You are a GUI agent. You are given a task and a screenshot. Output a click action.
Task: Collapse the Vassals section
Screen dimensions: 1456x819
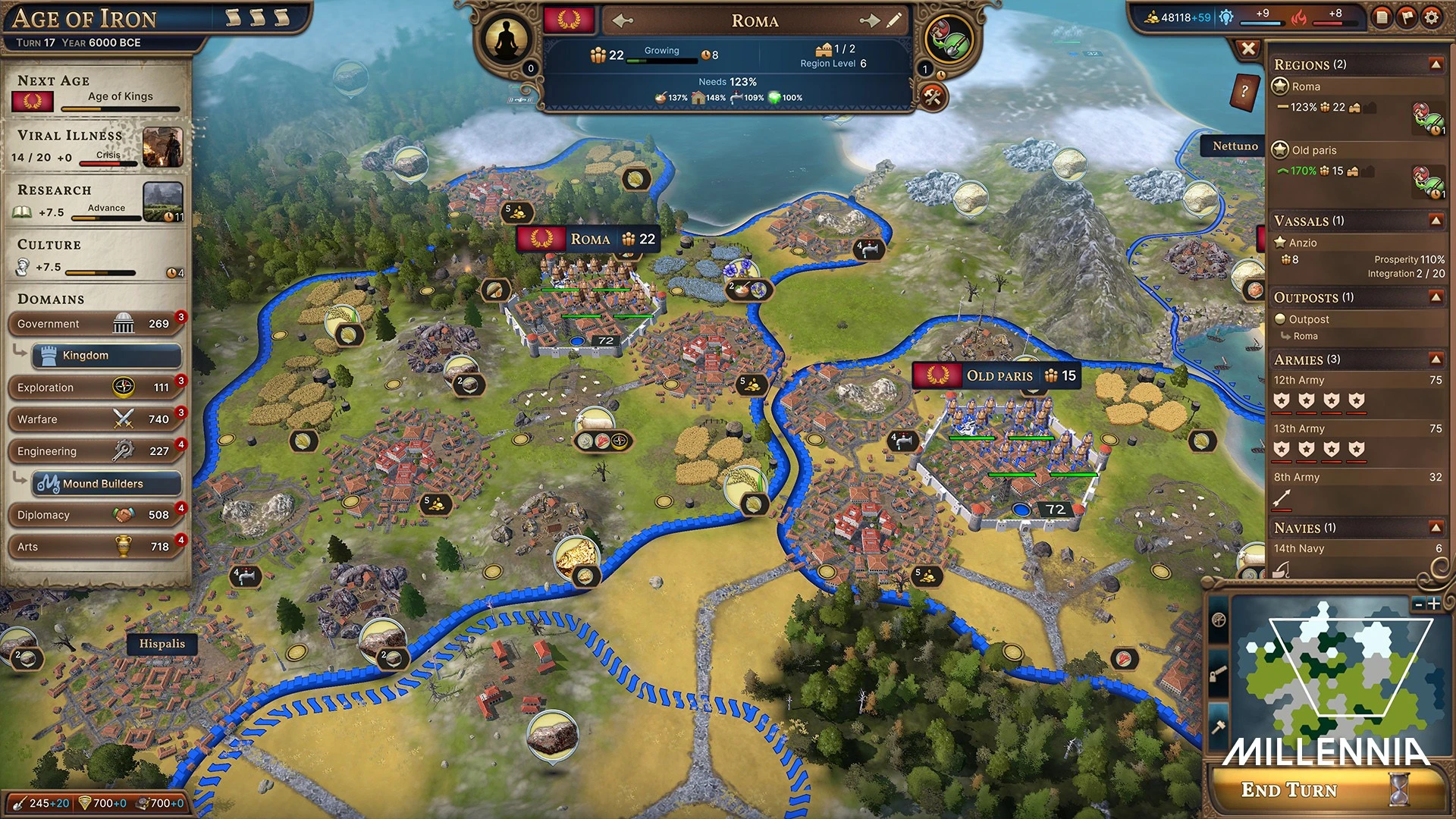pos(1436,221)
